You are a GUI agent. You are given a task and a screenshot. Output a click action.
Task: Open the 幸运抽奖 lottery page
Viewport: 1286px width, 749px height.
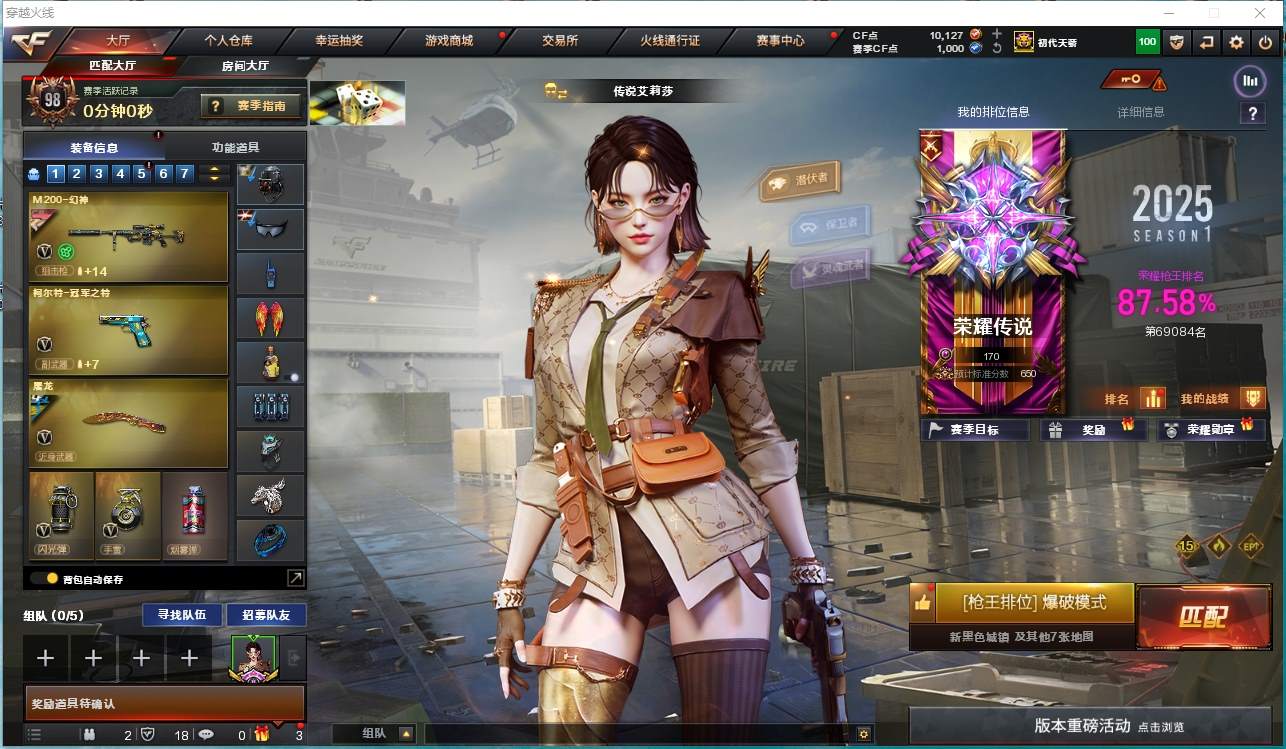[x=339, y=41]
